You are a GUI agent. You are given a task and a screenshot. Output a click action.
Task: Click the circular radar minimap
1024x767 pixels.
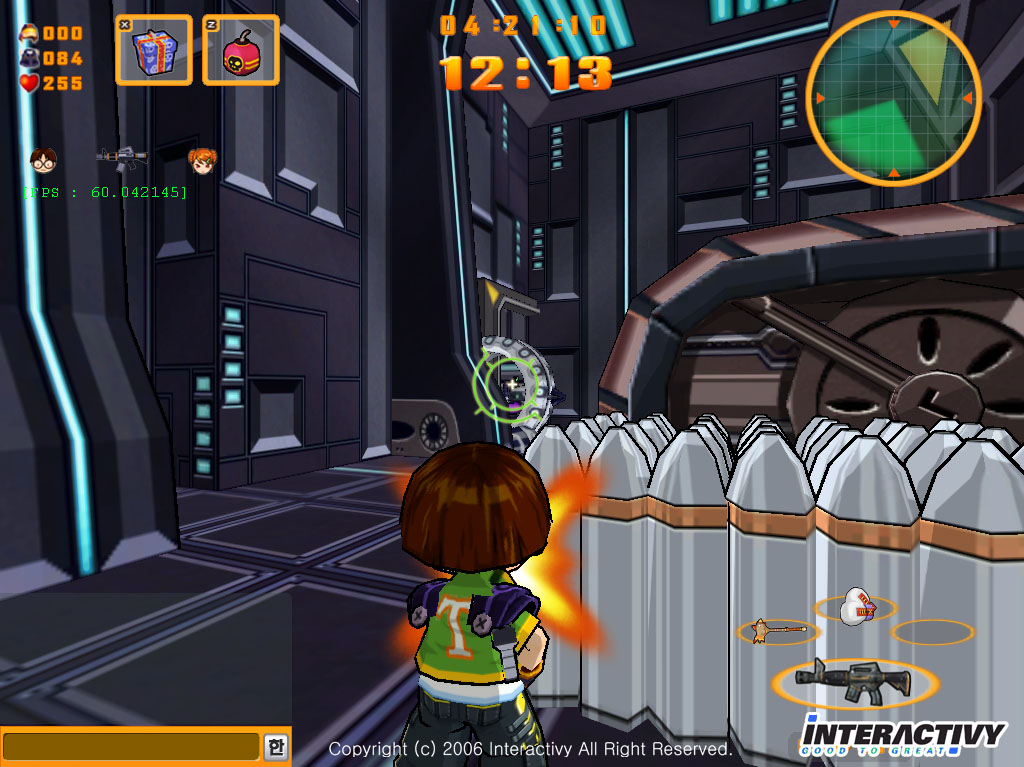893,98
